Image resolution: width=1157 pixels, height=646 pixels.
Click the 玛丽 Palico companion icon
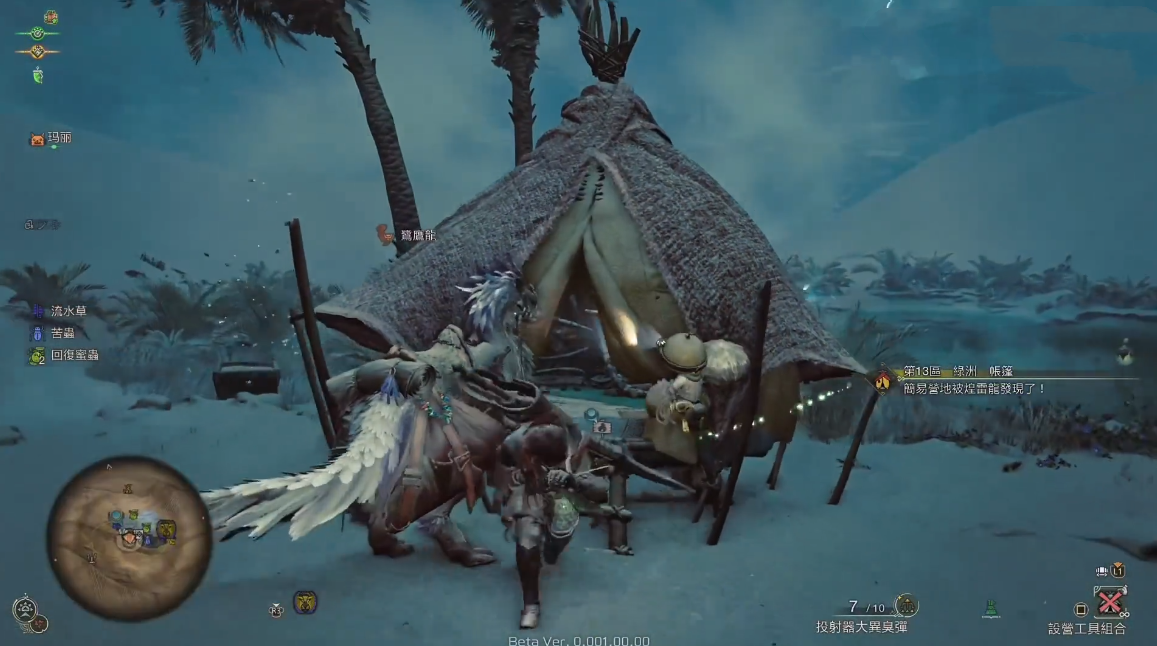tap(38, 140)
